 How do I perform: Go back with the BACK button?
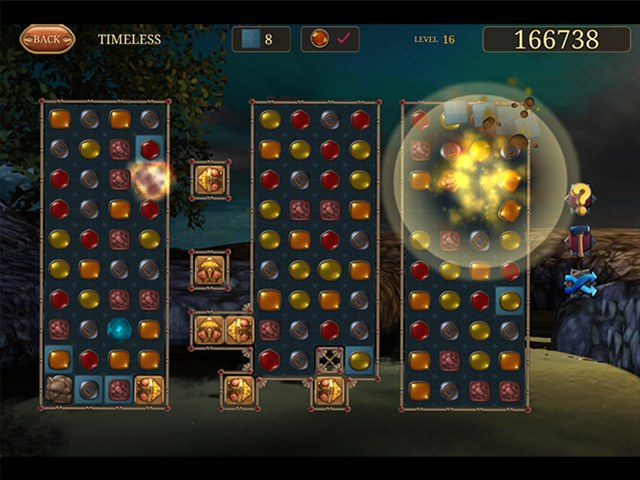47,39
